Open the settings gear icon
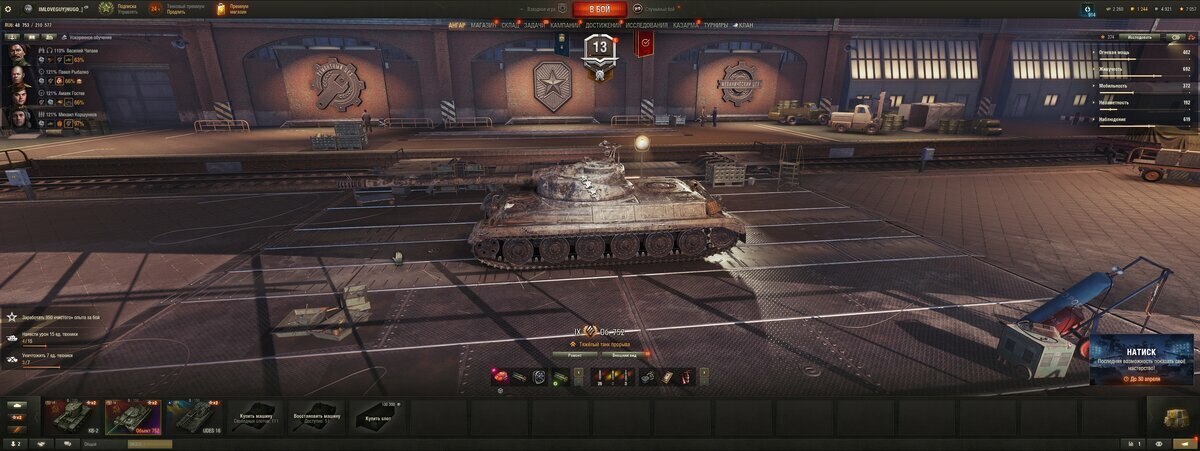 tap(8, 8)
